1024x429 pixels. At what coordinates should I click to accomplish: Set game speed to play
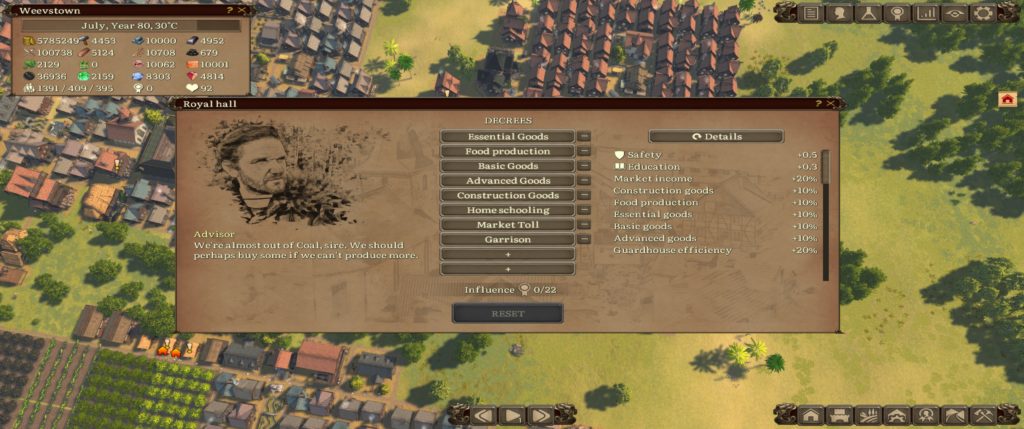point(512,415)
